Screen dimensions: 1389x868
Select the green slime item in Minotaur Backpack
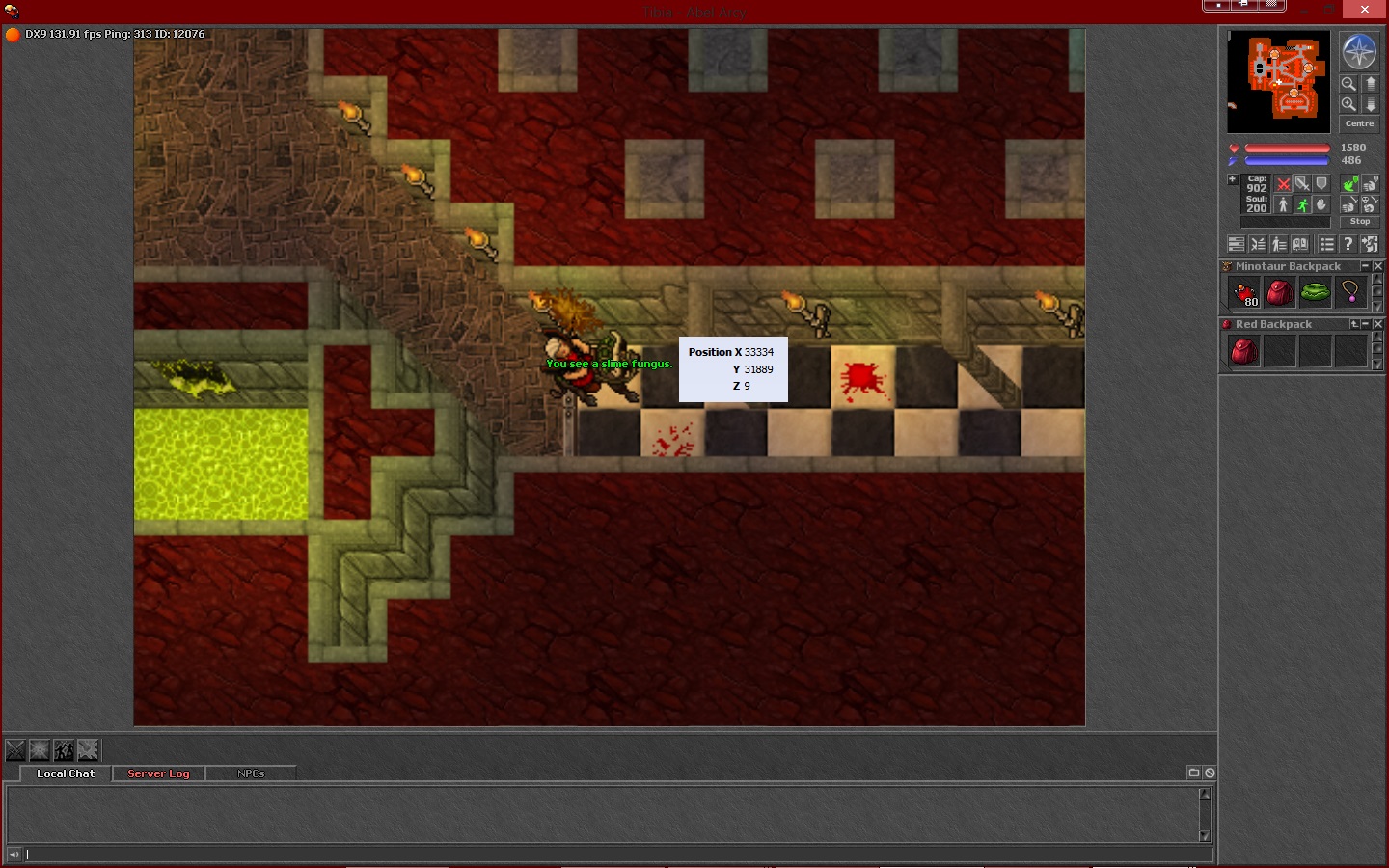(x=1315, y=292)
